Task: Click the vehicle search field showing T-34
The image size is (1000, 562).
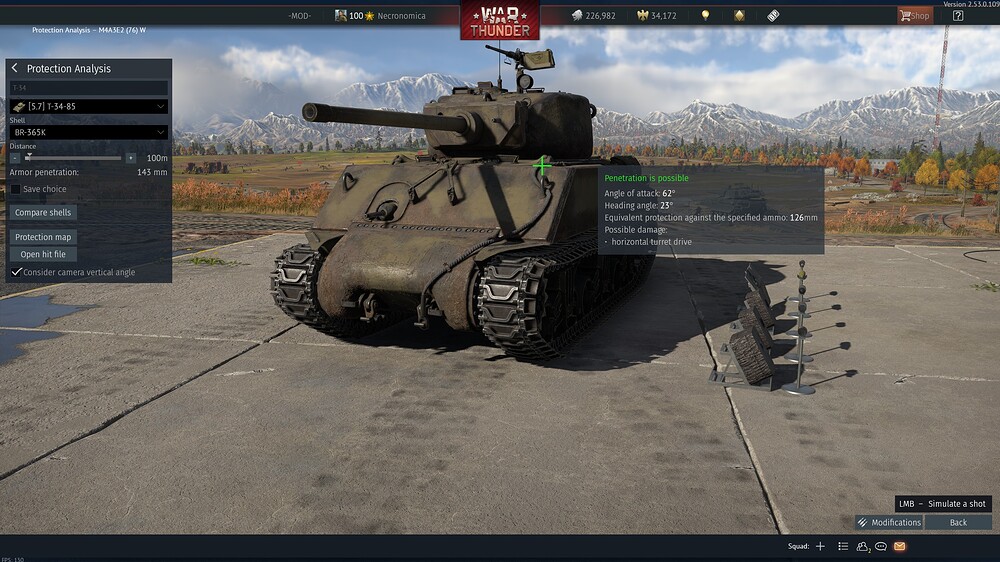Action: tap(88, 88)
